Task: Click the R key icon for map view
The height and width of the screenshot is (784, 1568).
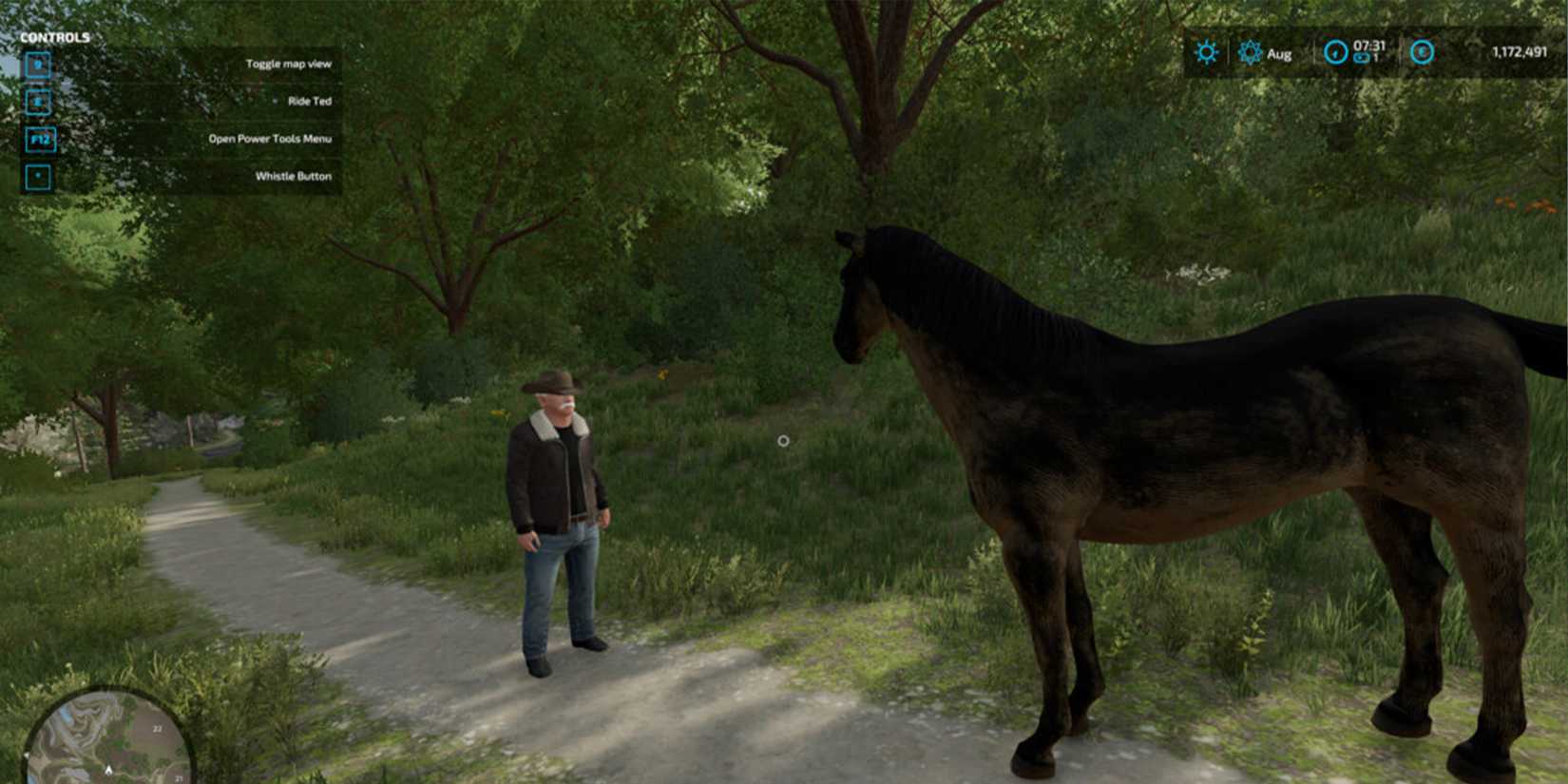Action: [38, 64]
